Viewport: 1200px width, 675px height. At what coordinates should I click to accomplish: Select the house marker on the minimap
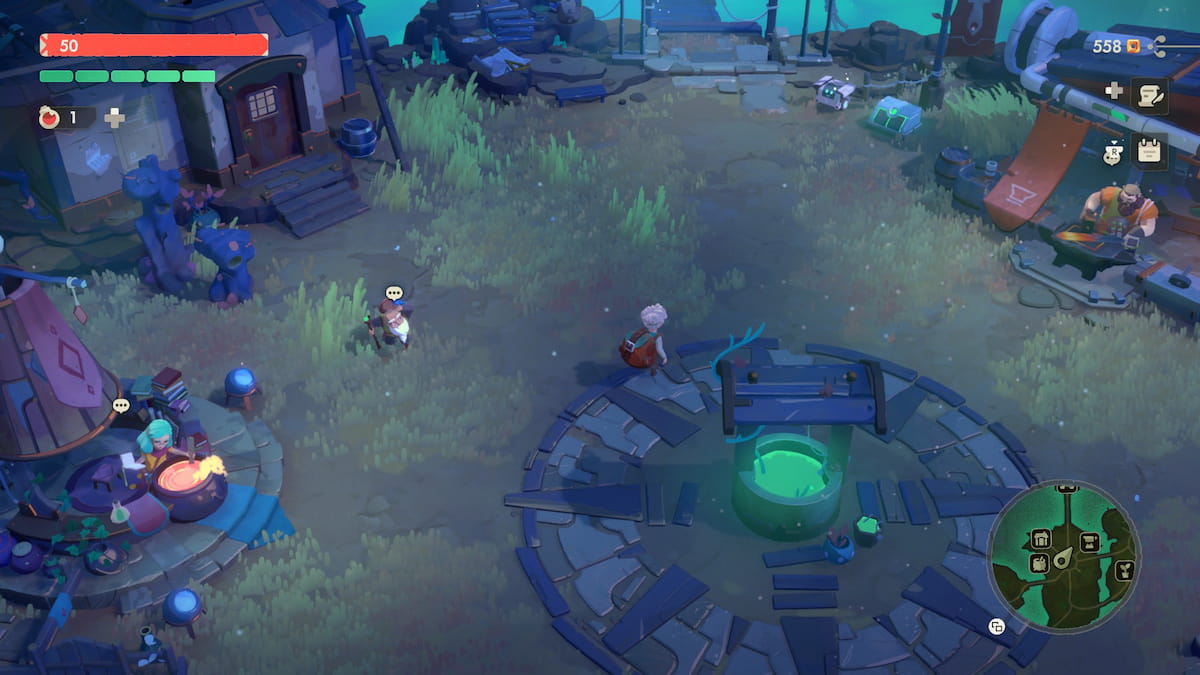[1040, 540]
